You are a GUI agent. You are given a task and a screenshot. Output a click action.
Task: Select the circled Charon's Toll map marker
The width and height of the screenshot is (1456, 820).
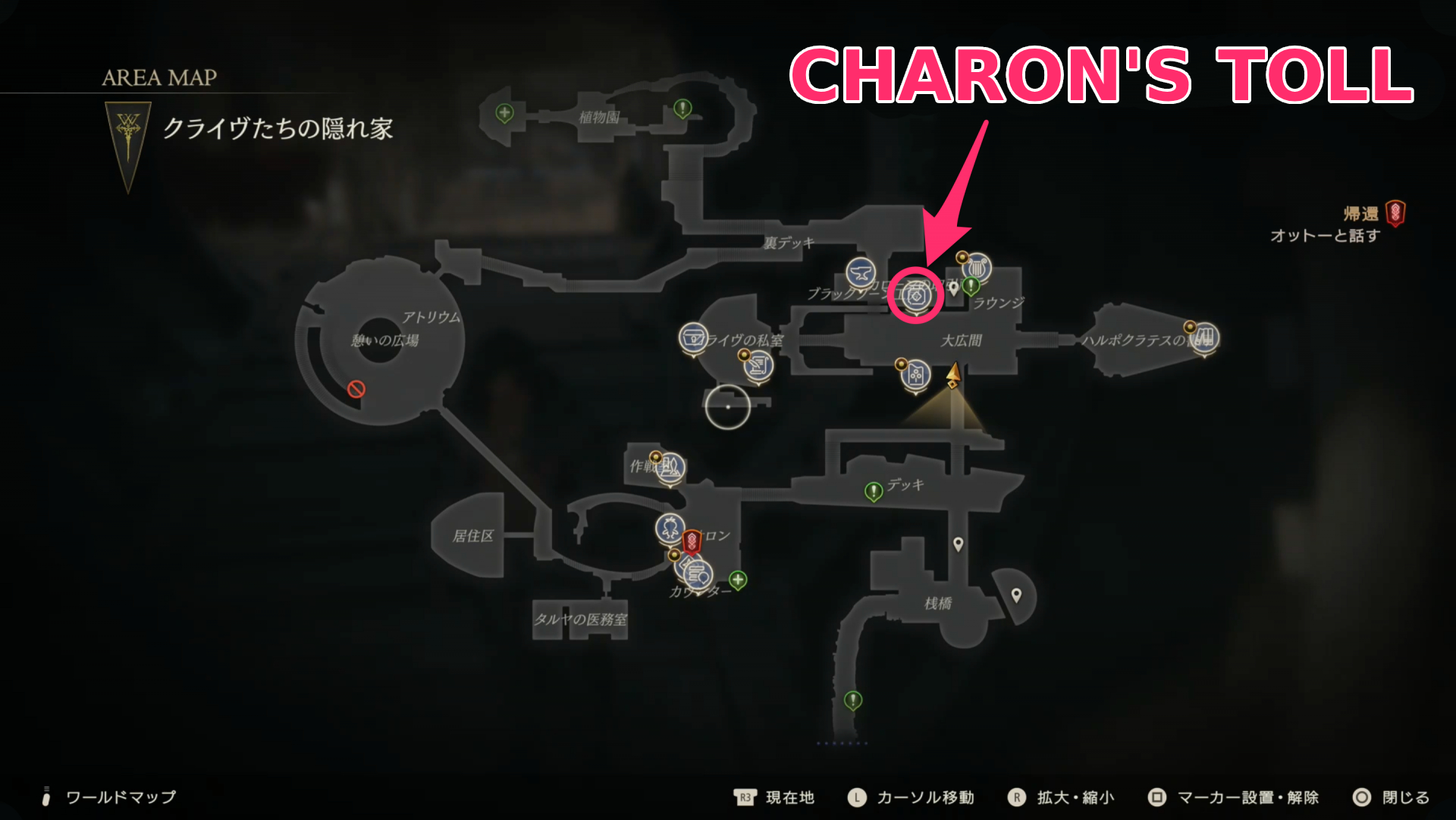[915, 296]
